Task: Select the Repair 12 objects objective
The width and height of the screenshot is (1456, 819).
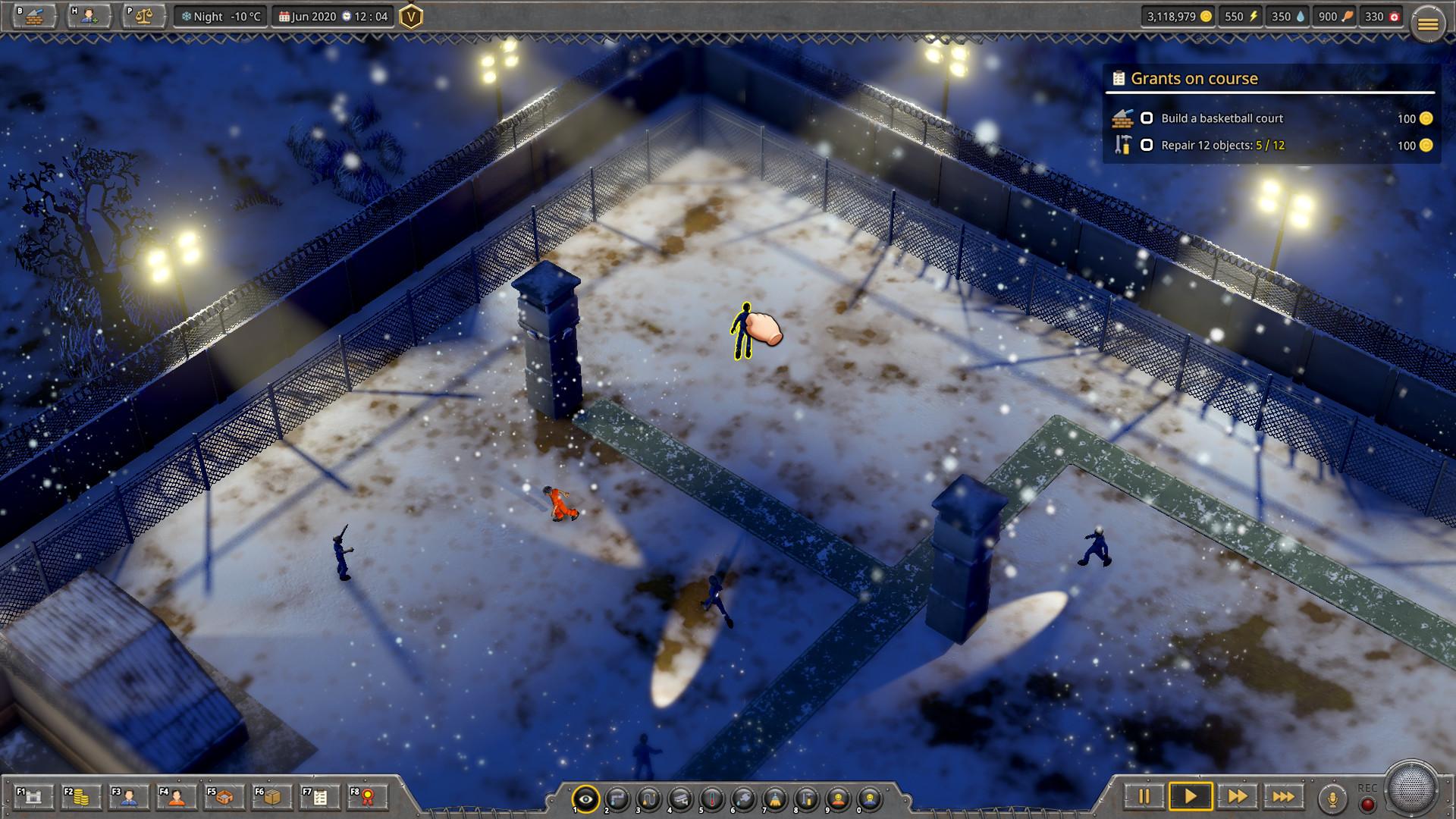Action: point(1222,145)
